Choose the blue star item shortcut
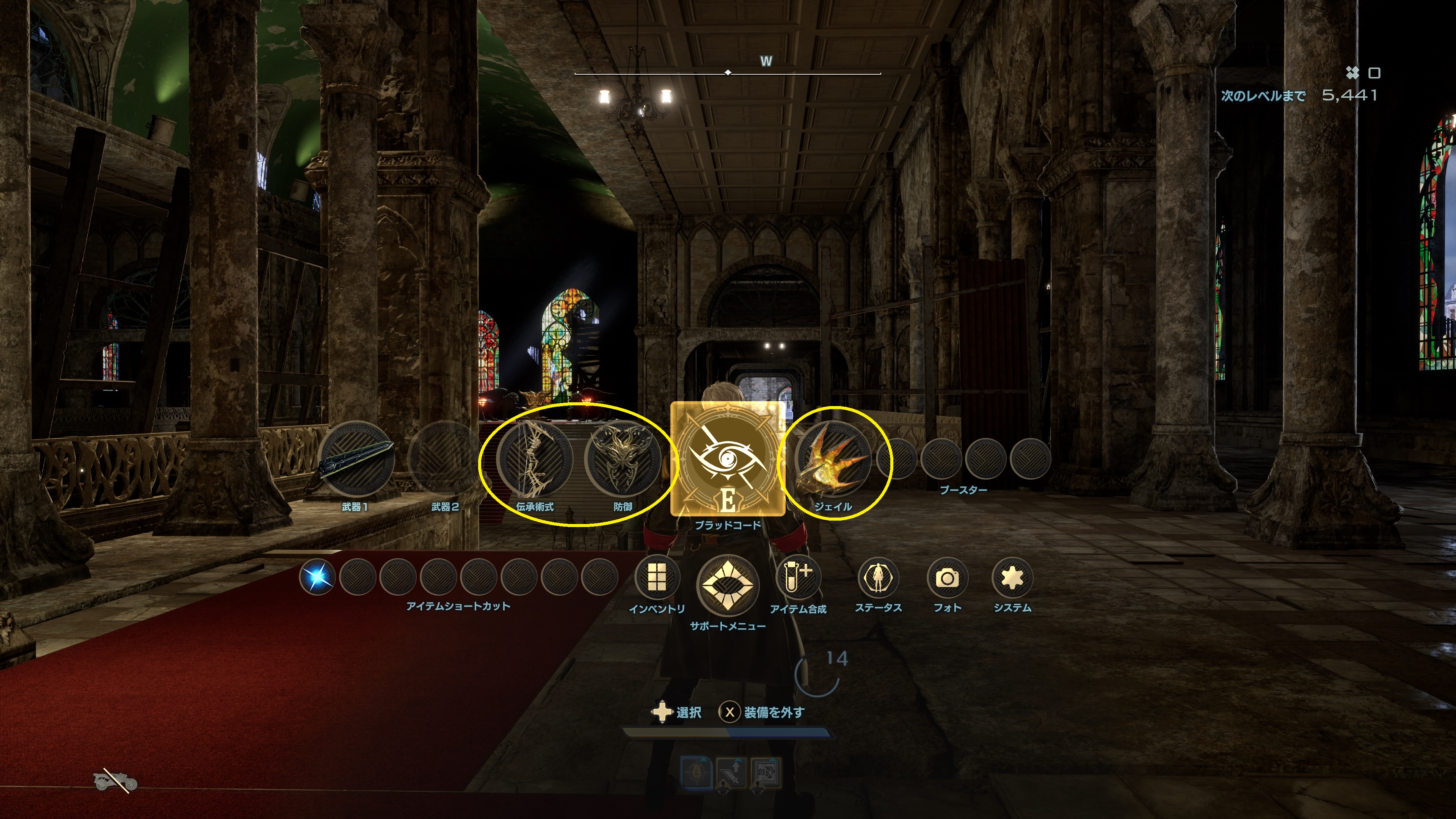 317,577
